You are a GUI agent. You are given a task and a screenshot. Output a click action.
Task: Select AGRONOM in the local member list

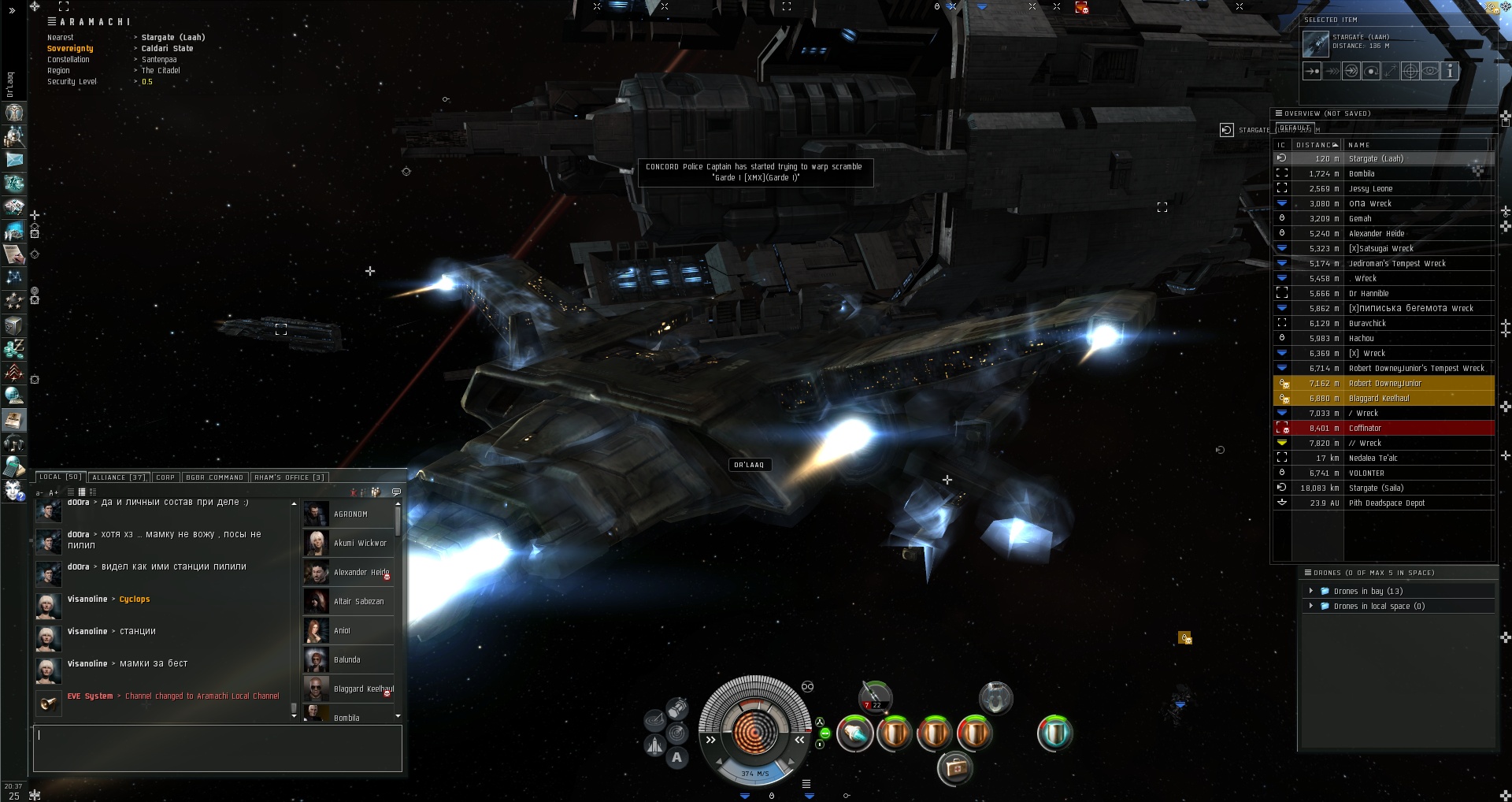tap(350, 514)
